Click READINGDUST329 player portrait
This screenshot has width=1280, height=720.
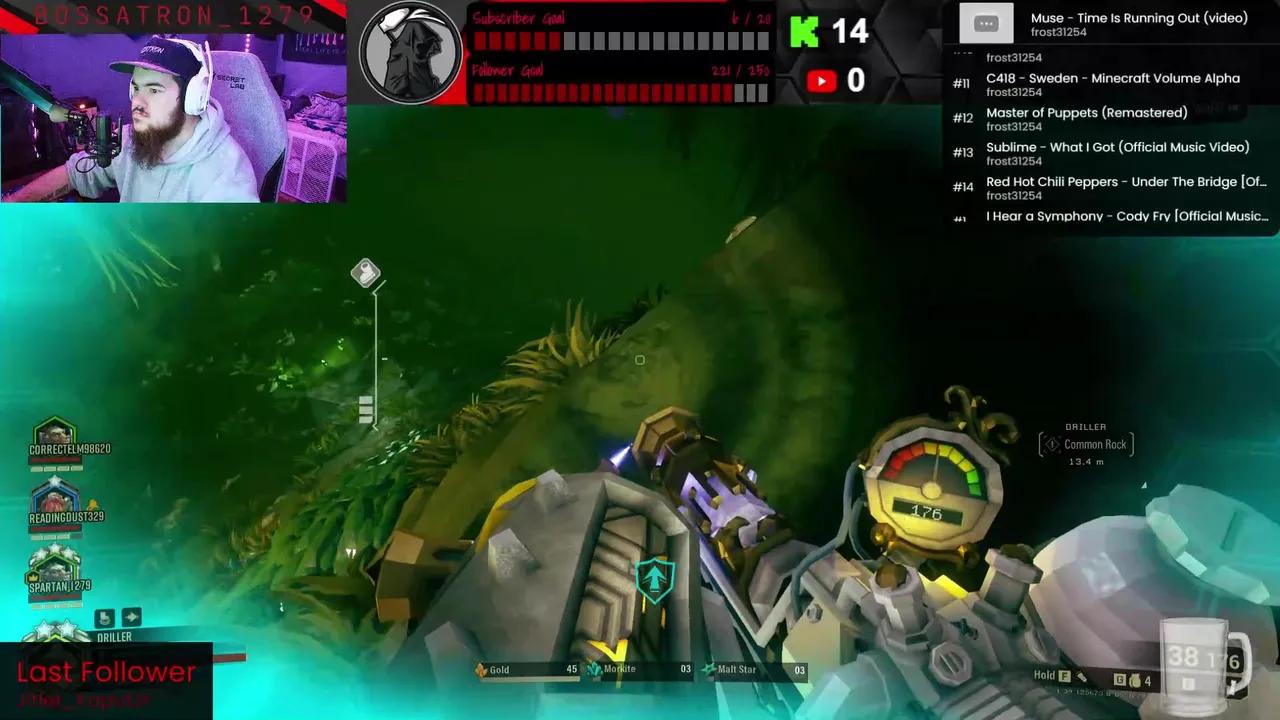(x=55, y=502)
